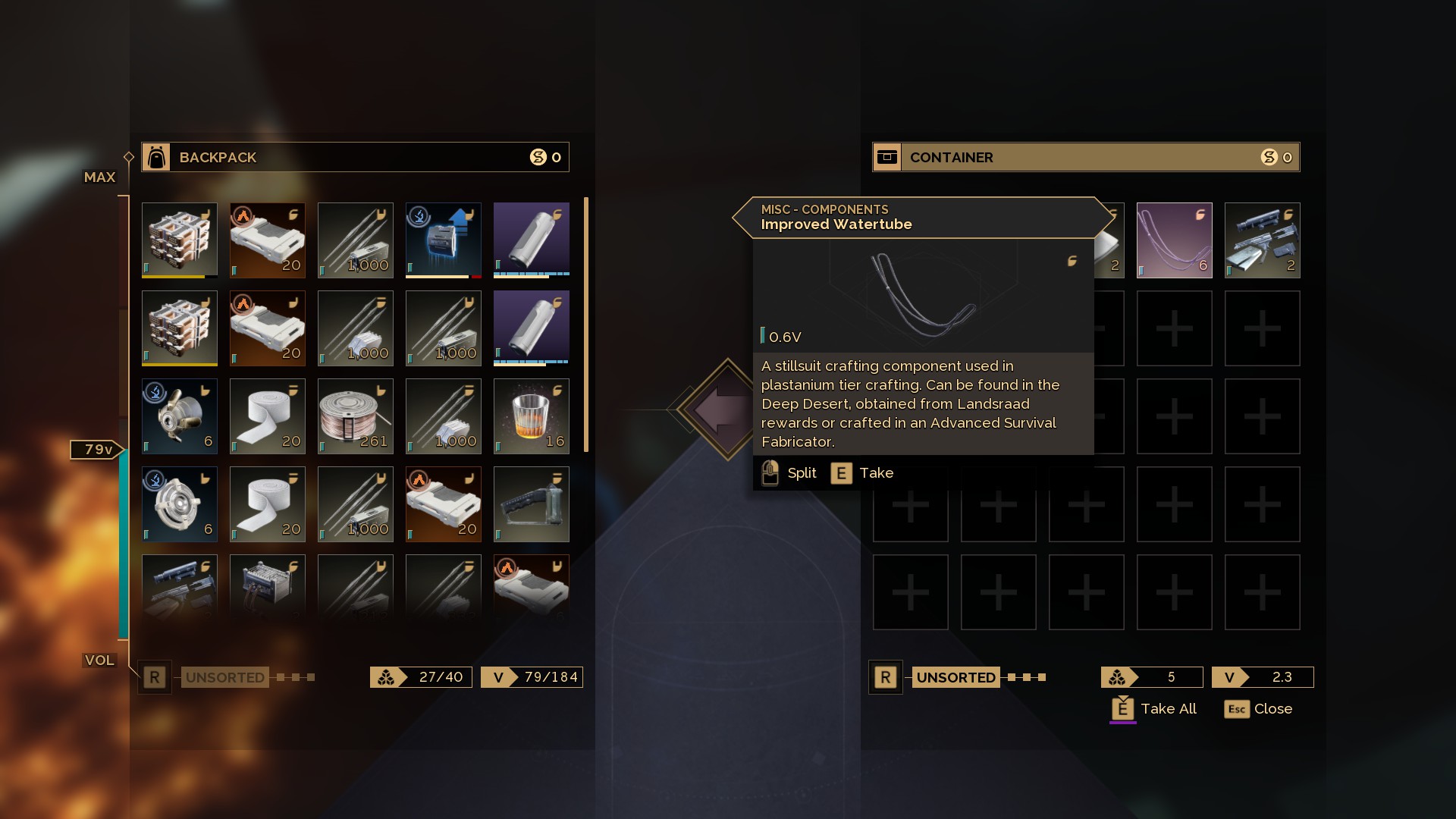The image size is (1456, 819).
Task: Toggle container UNSORTED sorting
Action: 955,677
